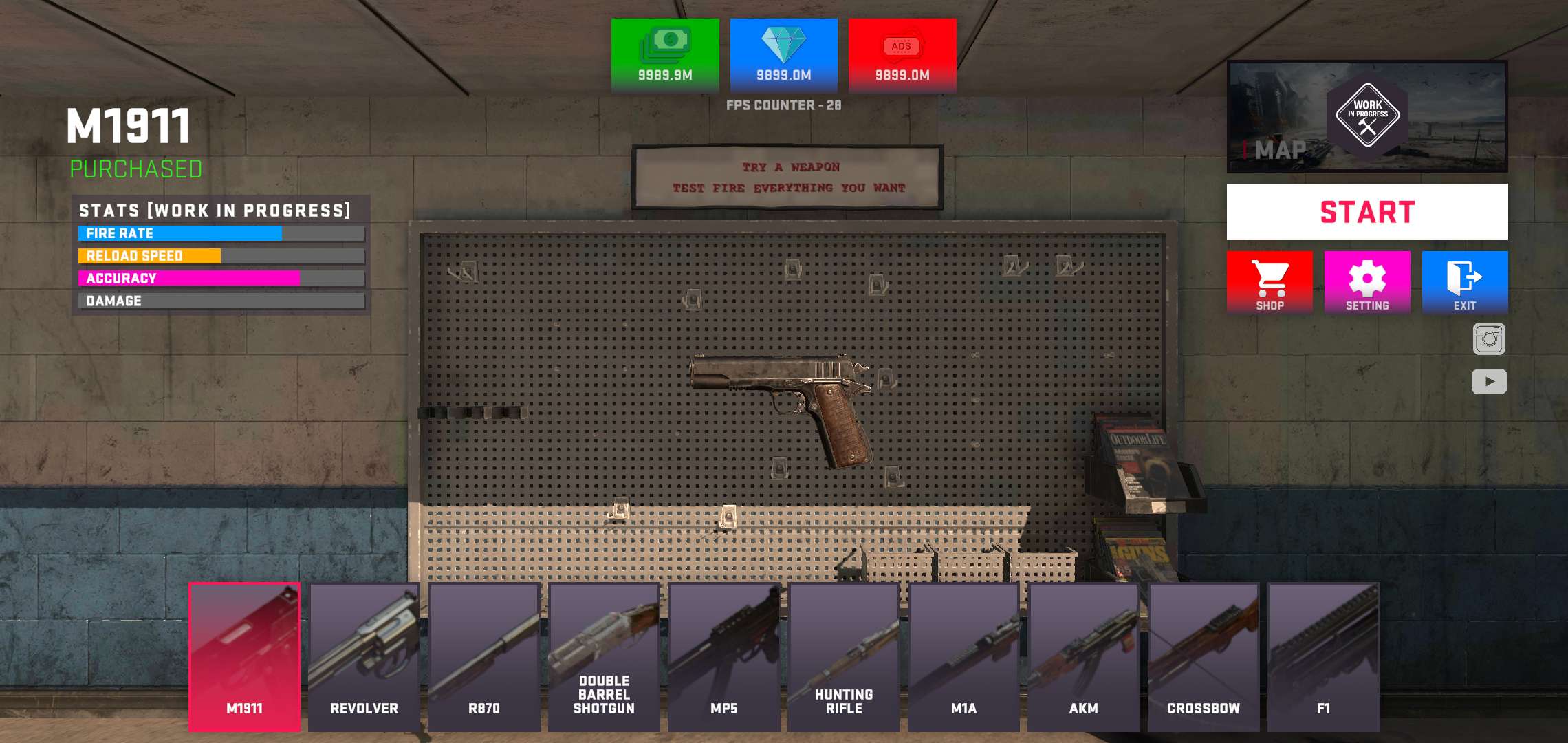Select the M1911 weapon card
The width and height of the screenshot is (1568, 743).
(x=245, y=657)
